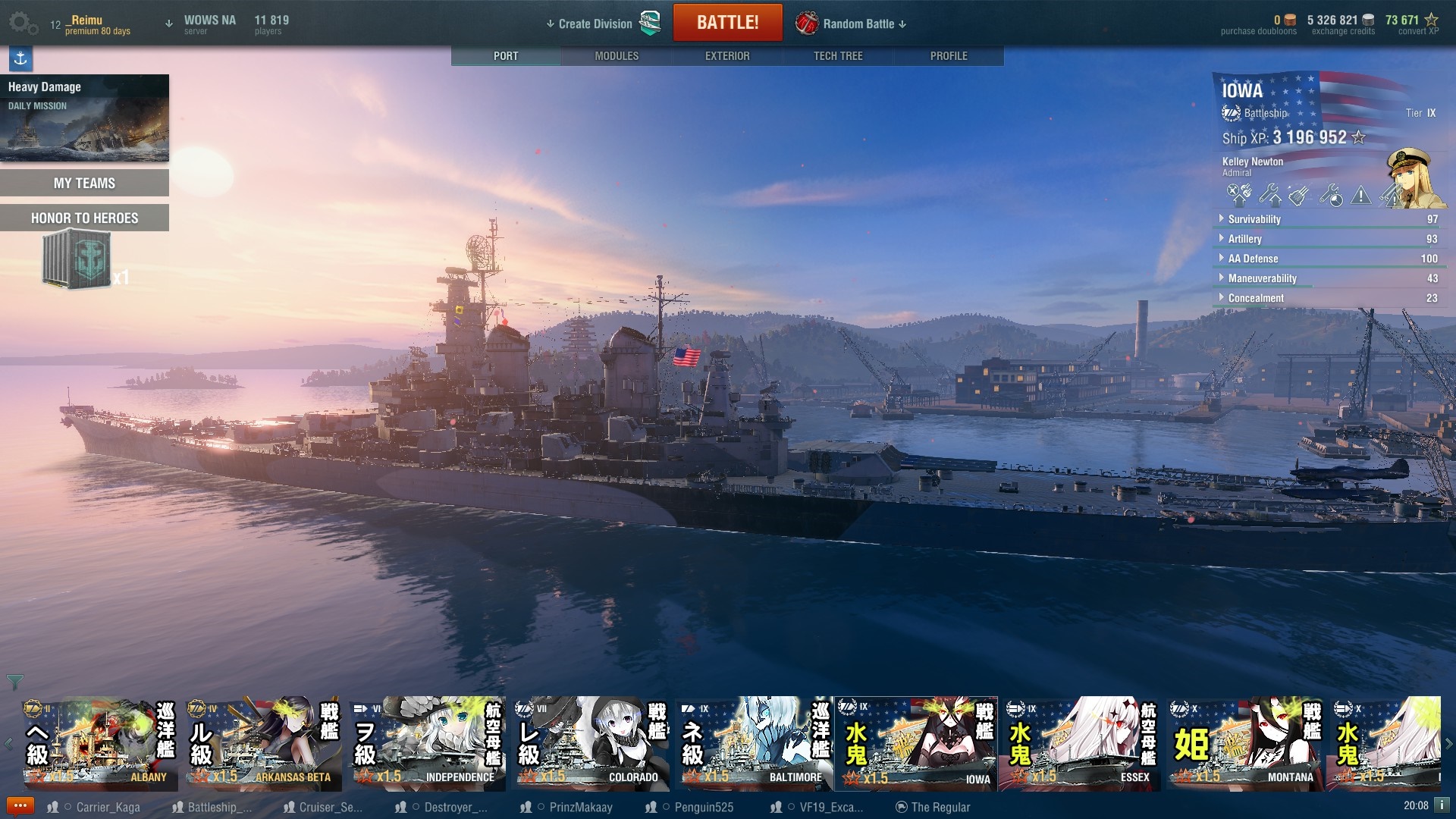Open commander Kelley Newton's portrait

coord(1413,179)
